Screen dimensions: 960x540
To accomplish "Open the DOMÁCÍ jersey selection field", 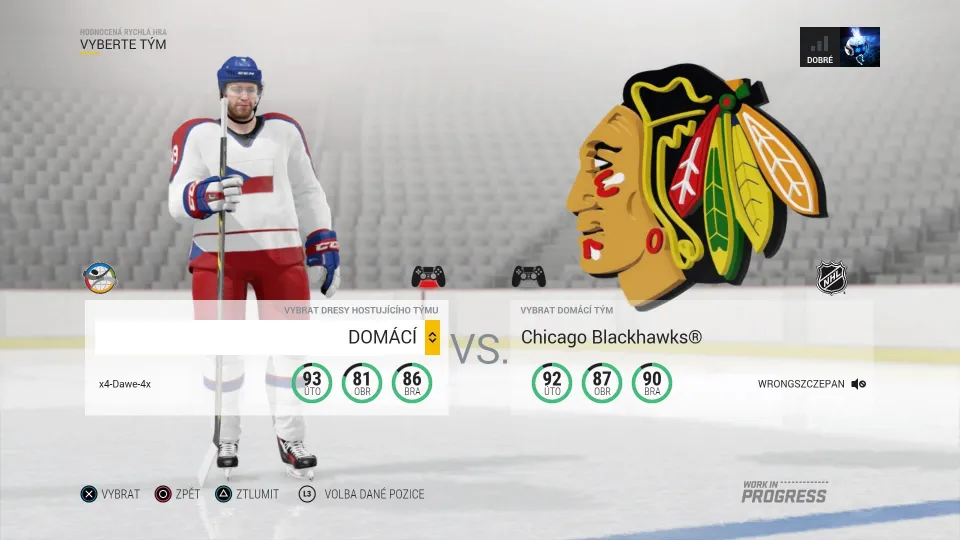I will coord(260,338).
